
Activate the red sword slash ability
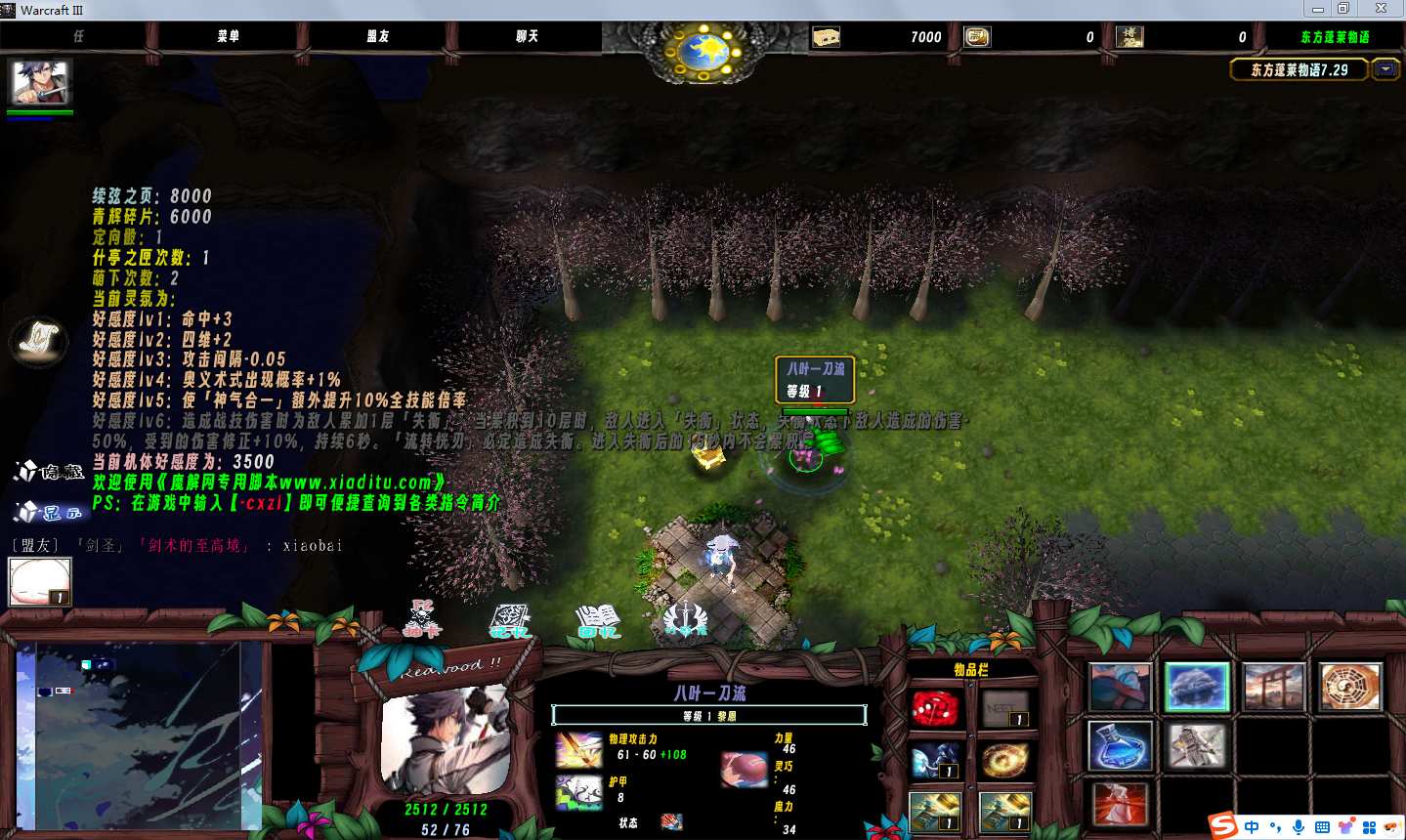click(1121, 805)
